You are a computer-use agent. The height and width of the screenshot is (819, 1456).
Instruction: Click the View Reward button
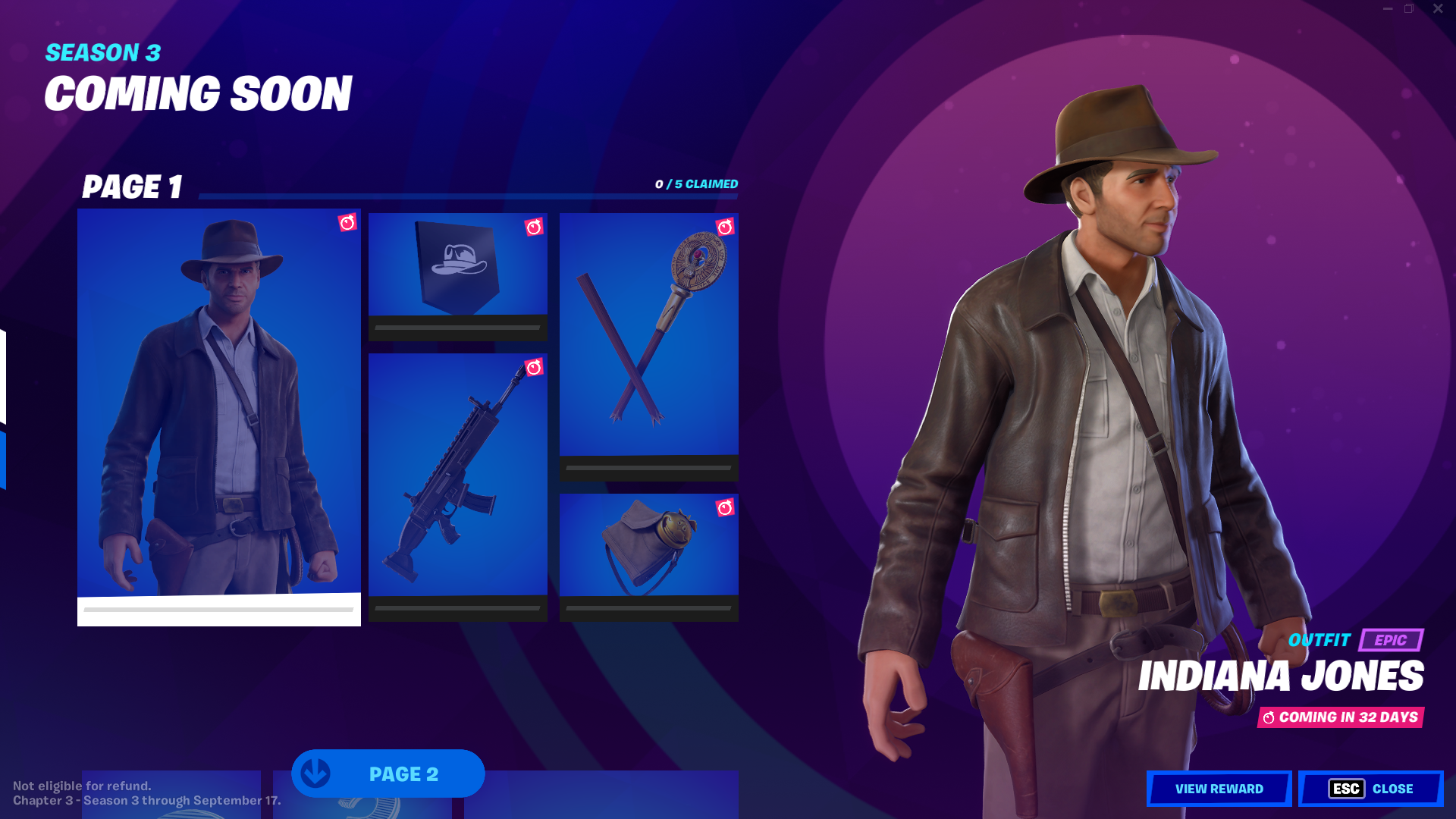(x=1219, y=788)
